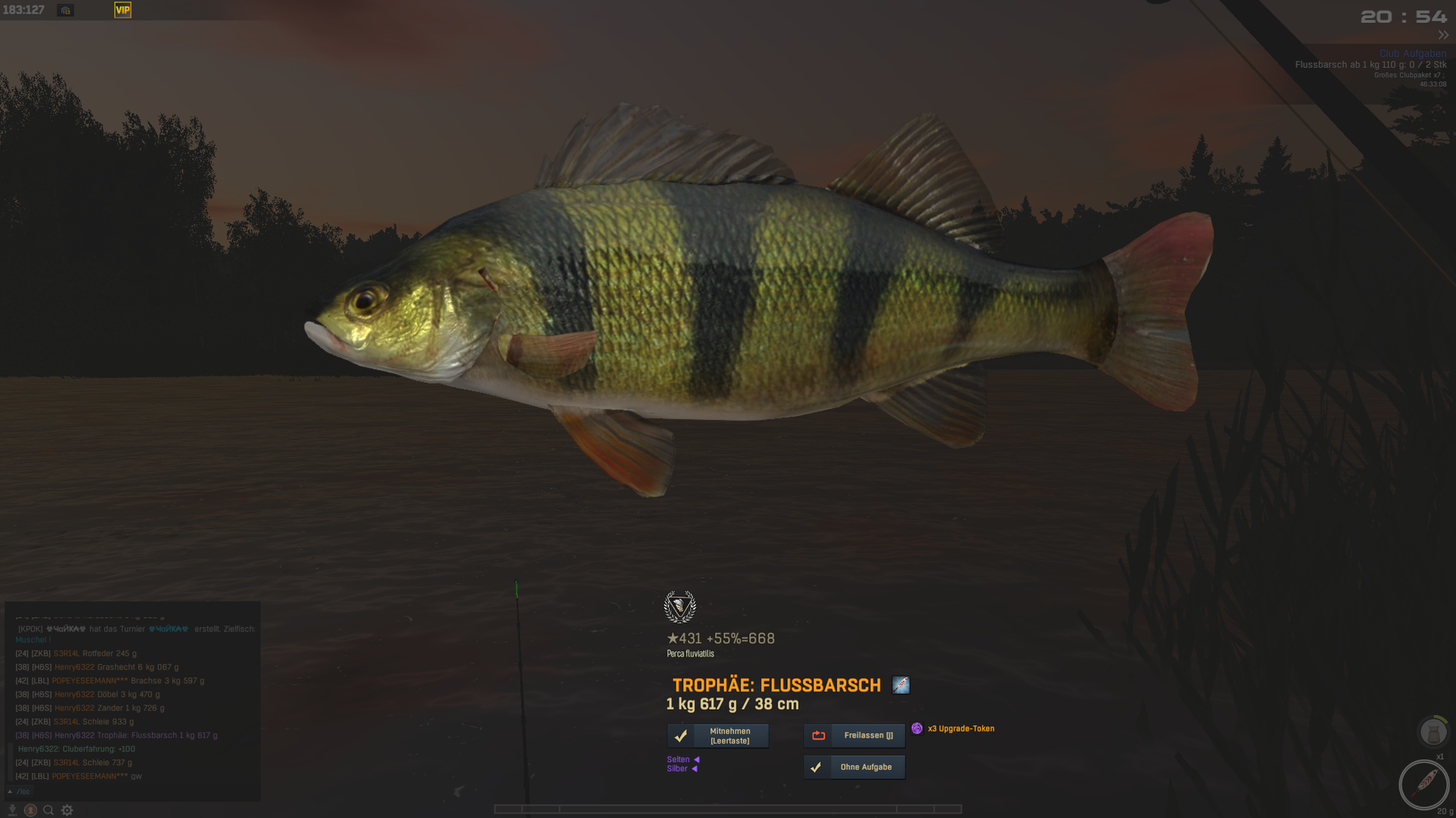The width and height of the screenshot is (1456, 818).
Task: Click the fish keepnet icon above the lure
Action: tap(1432, 732)
